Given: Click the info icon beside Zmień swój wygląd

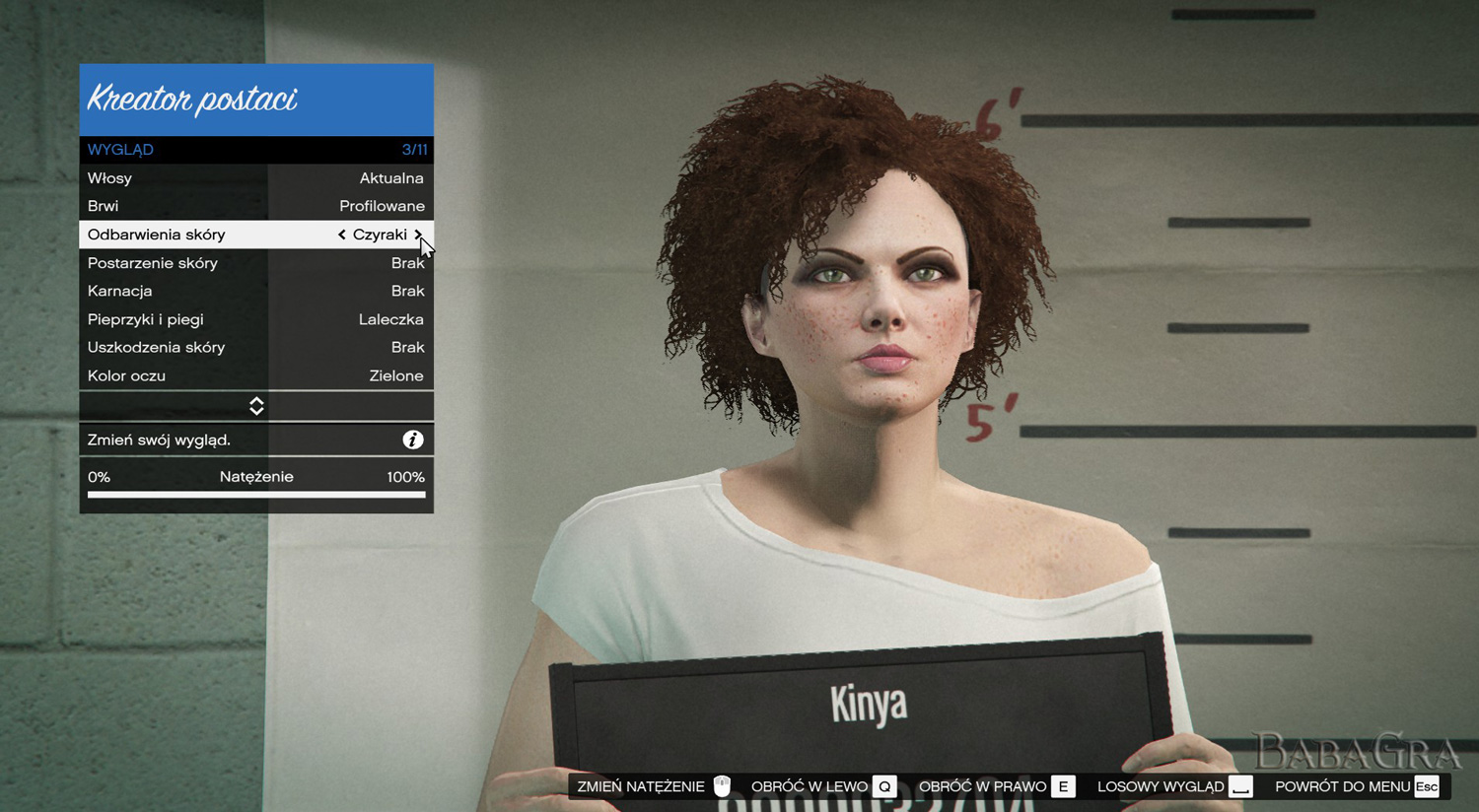Looking at the screenshot, I should point(413,440).
